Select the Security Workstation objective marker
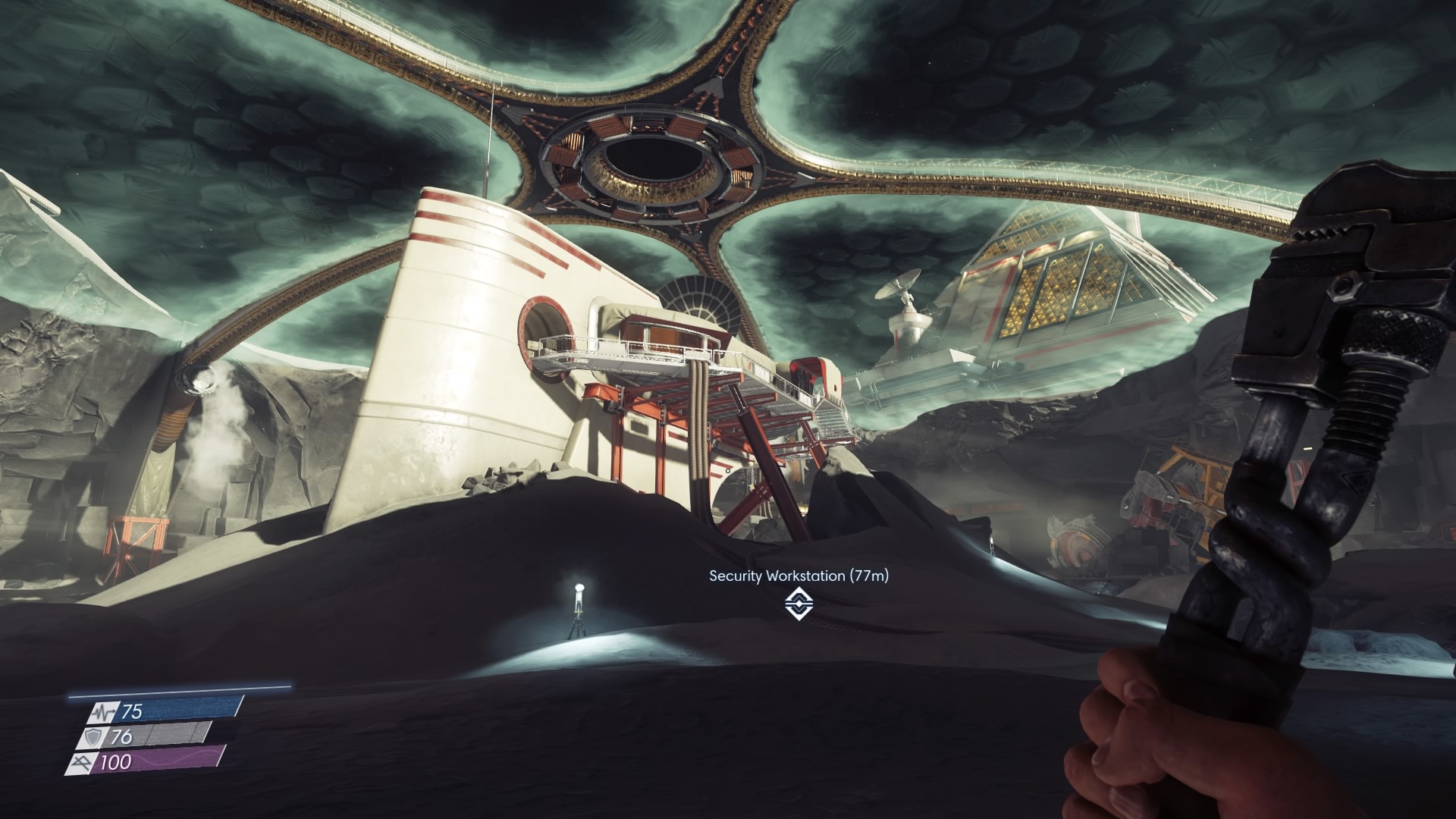The width and height of the screenshot is (1456, 819). pos(799,604)
